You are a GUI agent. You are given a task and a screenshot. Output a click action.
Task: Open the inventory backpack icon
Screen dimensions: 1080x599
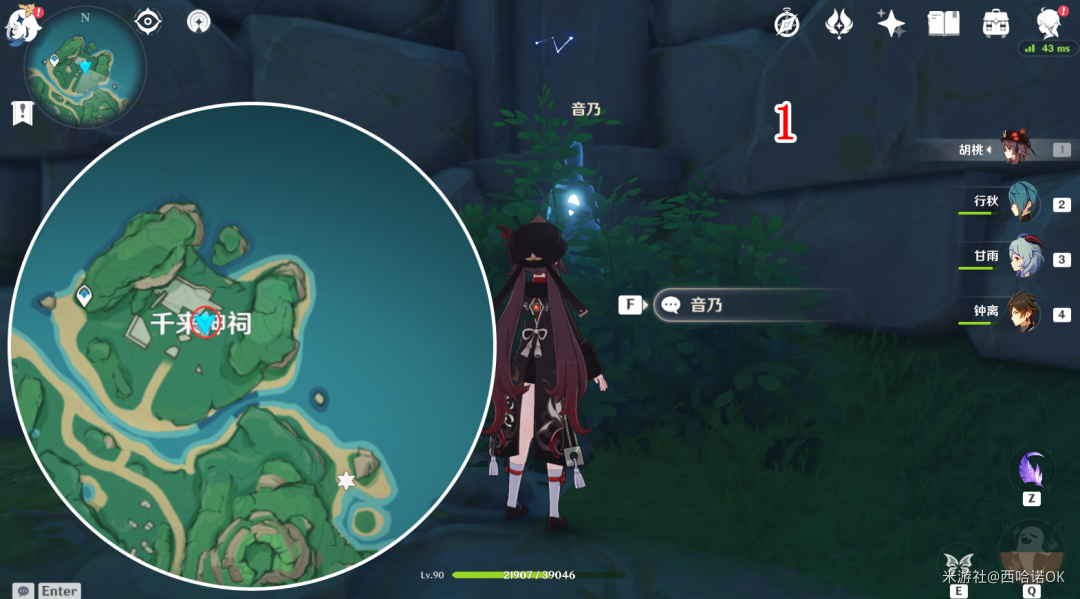995,24
